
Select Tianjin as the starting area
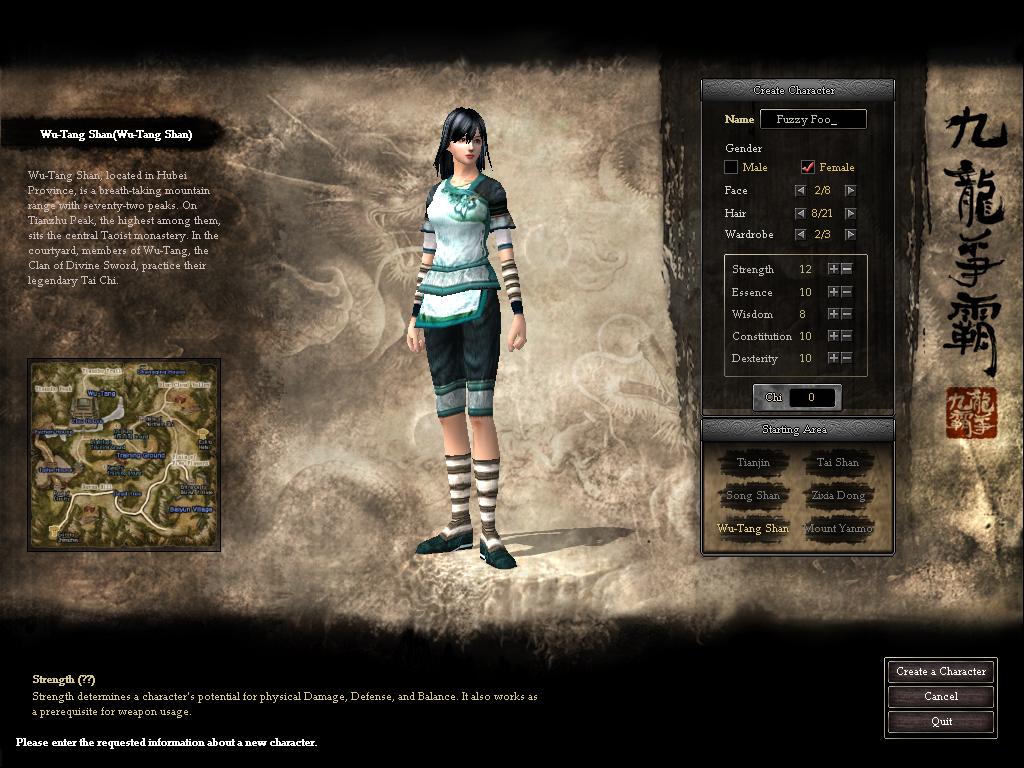[x=753, y=463]
